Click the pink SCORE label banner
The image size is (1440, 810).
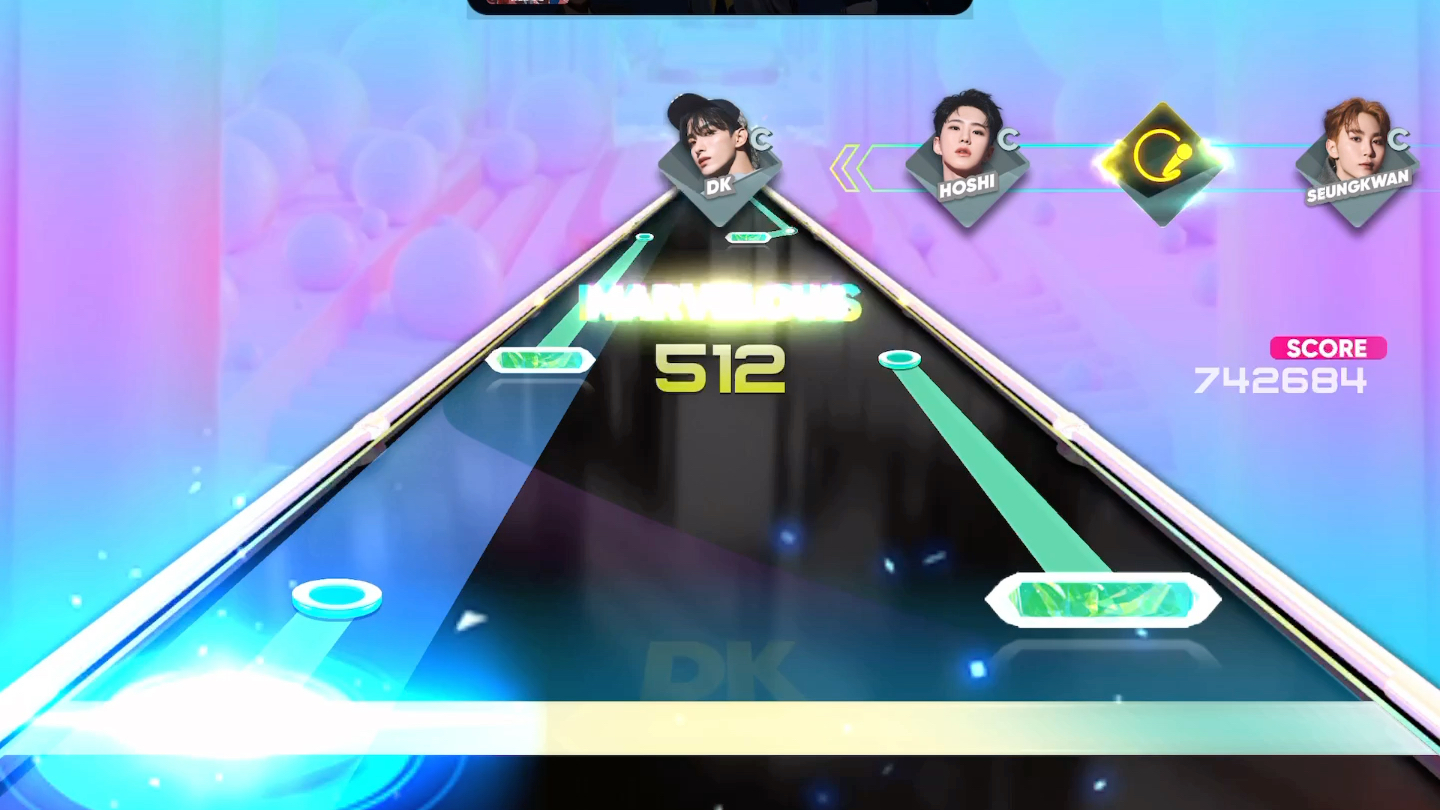[x=1328, y=347]
